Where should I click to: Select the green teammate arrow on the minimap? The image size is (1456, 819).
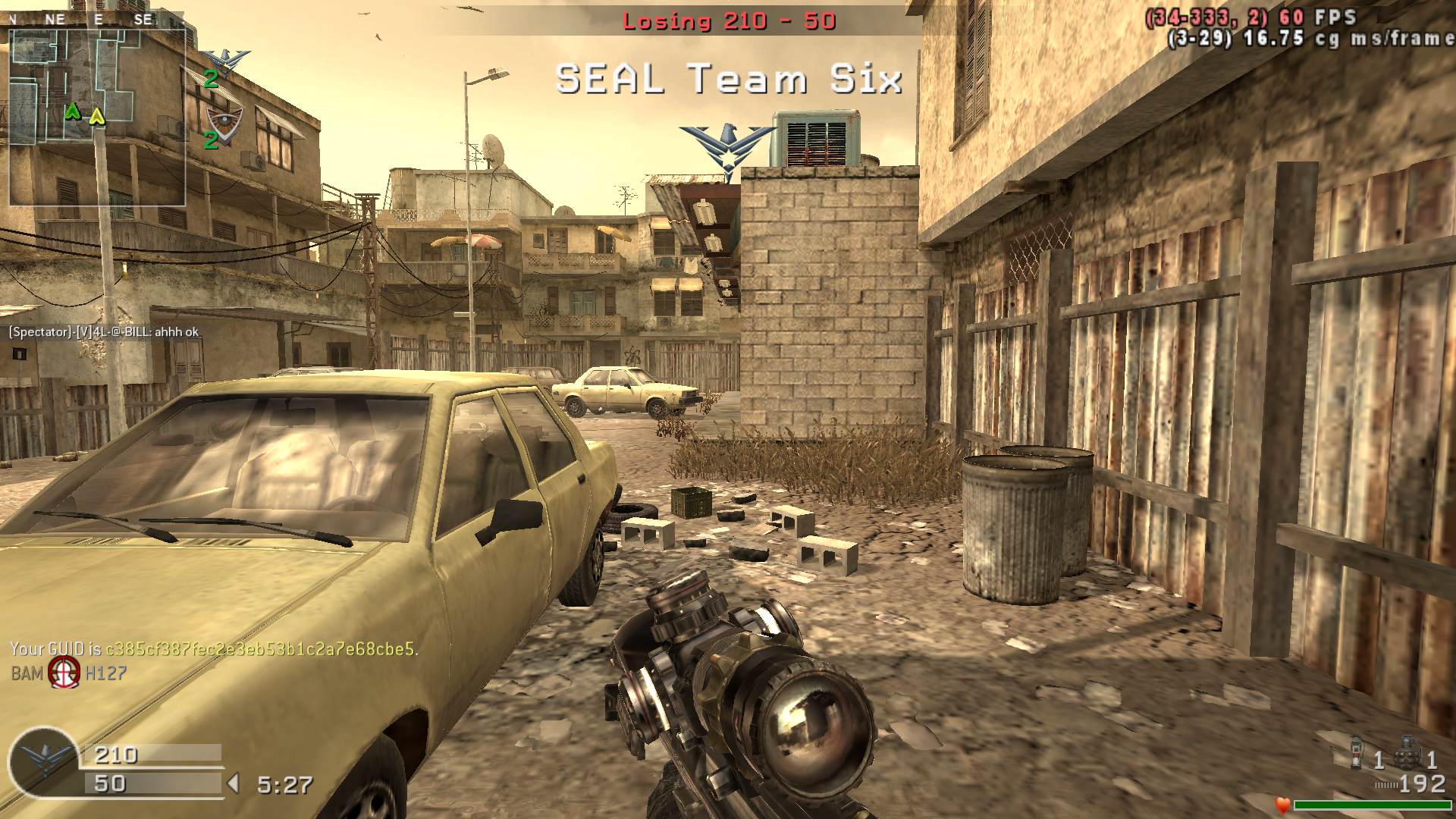(x=73, y=112)
